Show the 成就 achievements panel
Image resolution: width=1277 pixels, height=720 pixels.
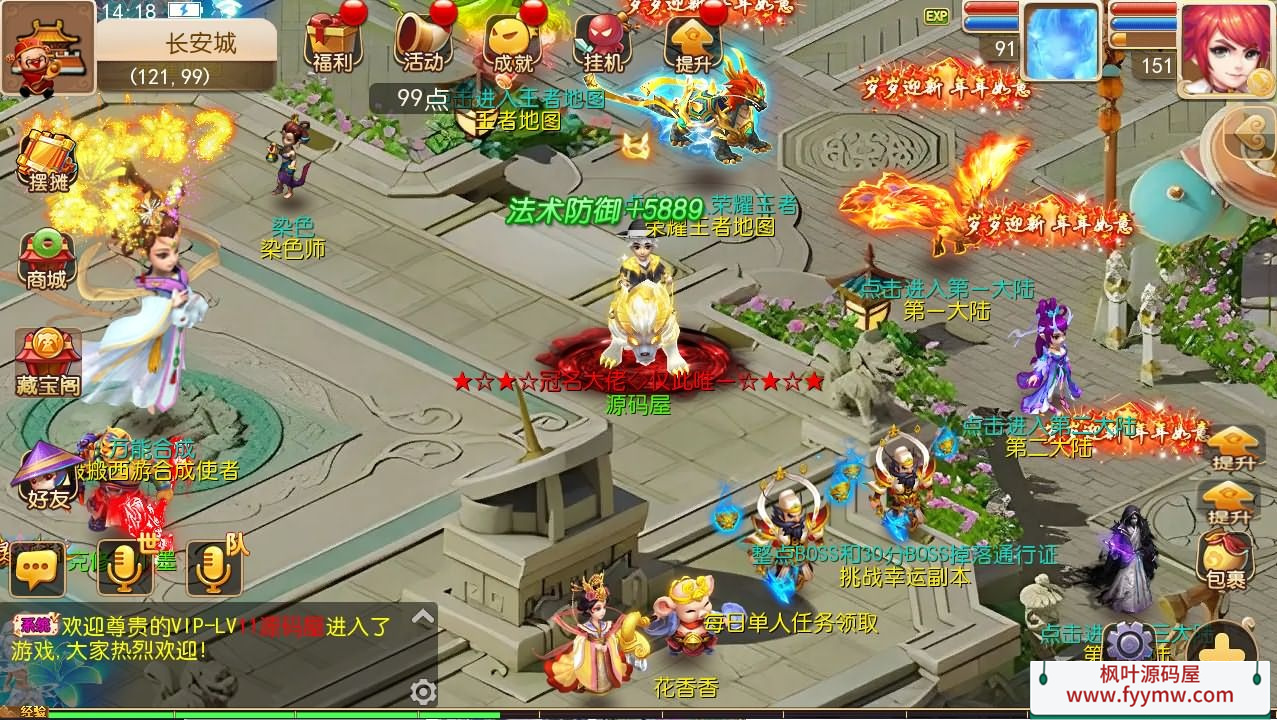(513, 43)
